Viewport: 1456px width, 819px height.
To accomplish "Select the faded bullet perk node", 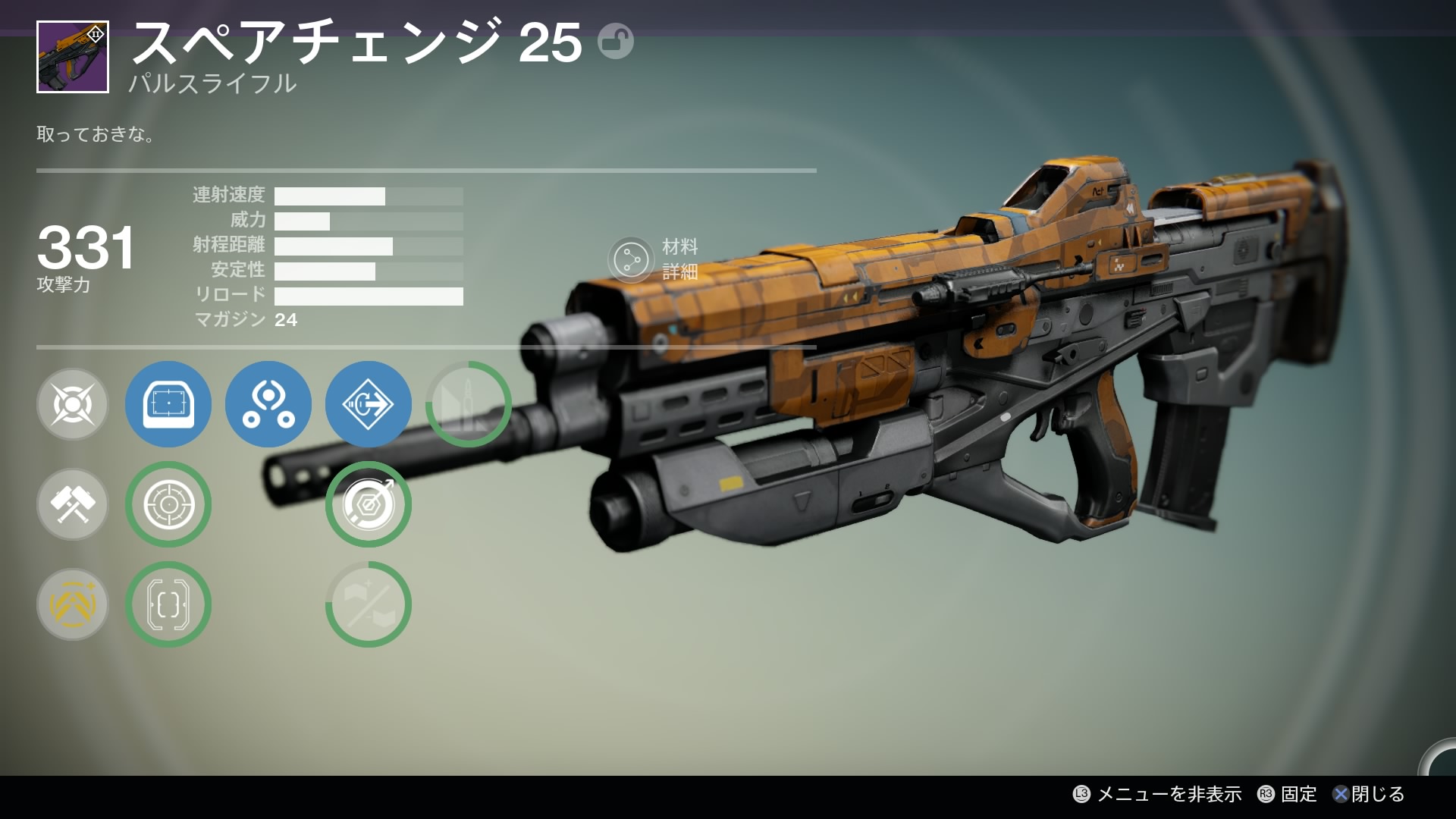I will tap(469, 404).
